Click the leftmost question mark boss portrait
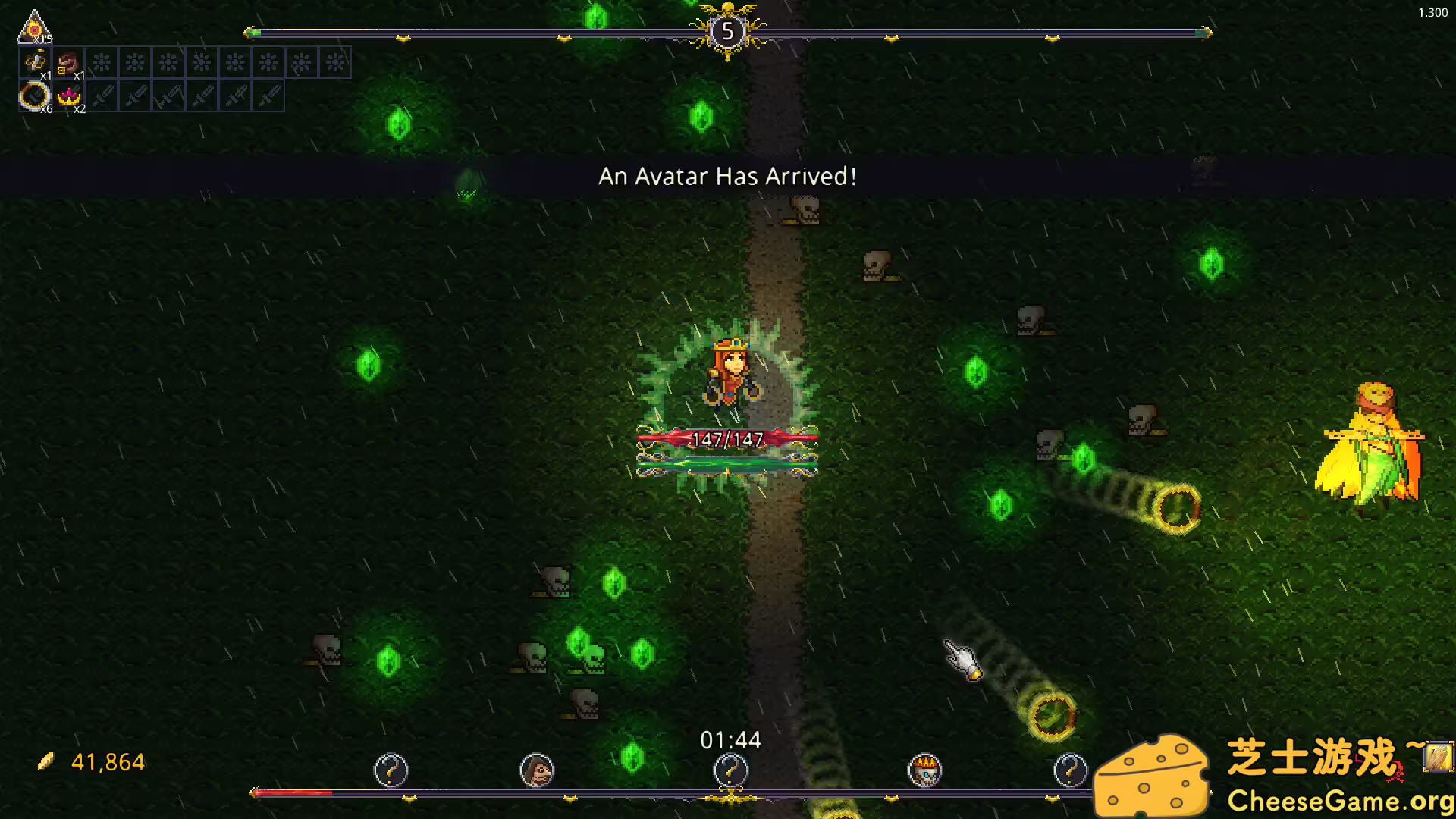The image size is (1456, 819). click(x=391, y=770)
